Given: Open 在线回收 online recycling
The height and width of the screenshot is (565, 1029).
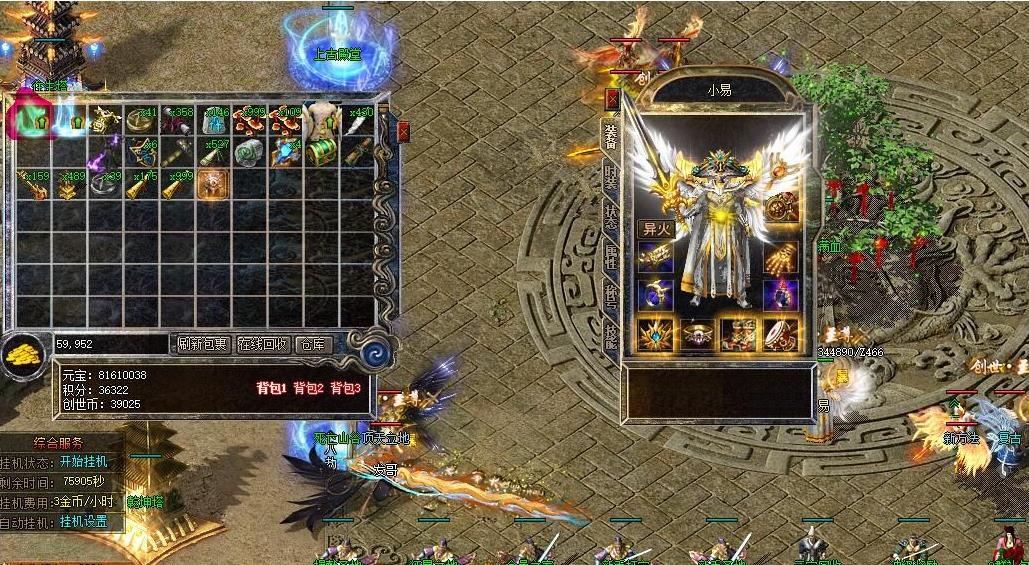Looking at the screenshot, I should [263, 344].
